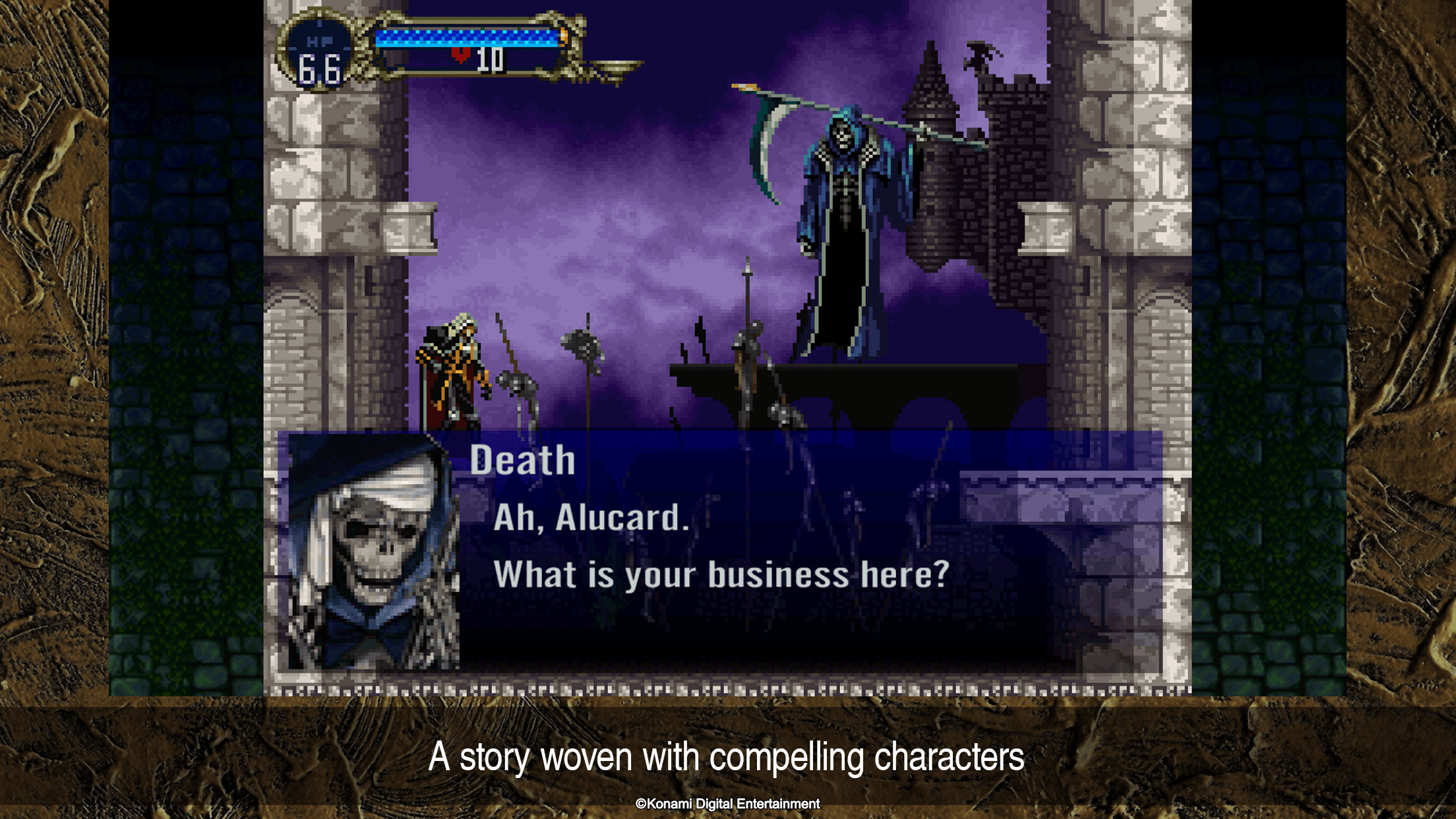Viewport: 1456px width, 819px height.
Task: Click What is your business here? text
Action: click(722, 572)
